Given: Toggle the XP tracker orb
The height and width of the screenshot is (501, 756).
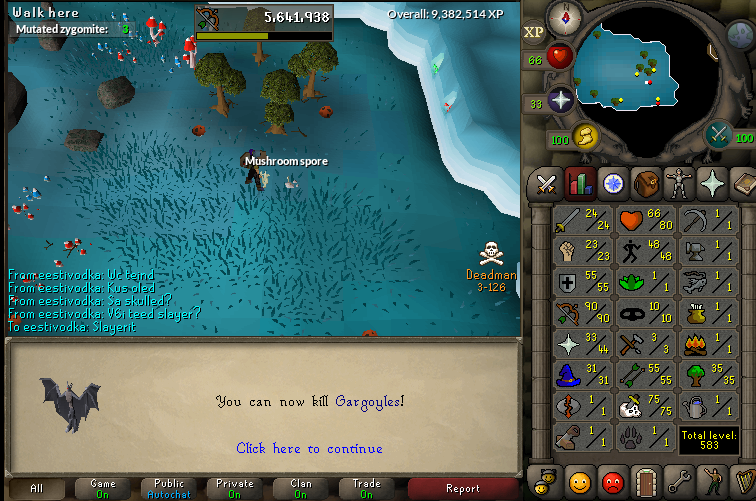Looking at the screenshot, I should coord(534,32).
